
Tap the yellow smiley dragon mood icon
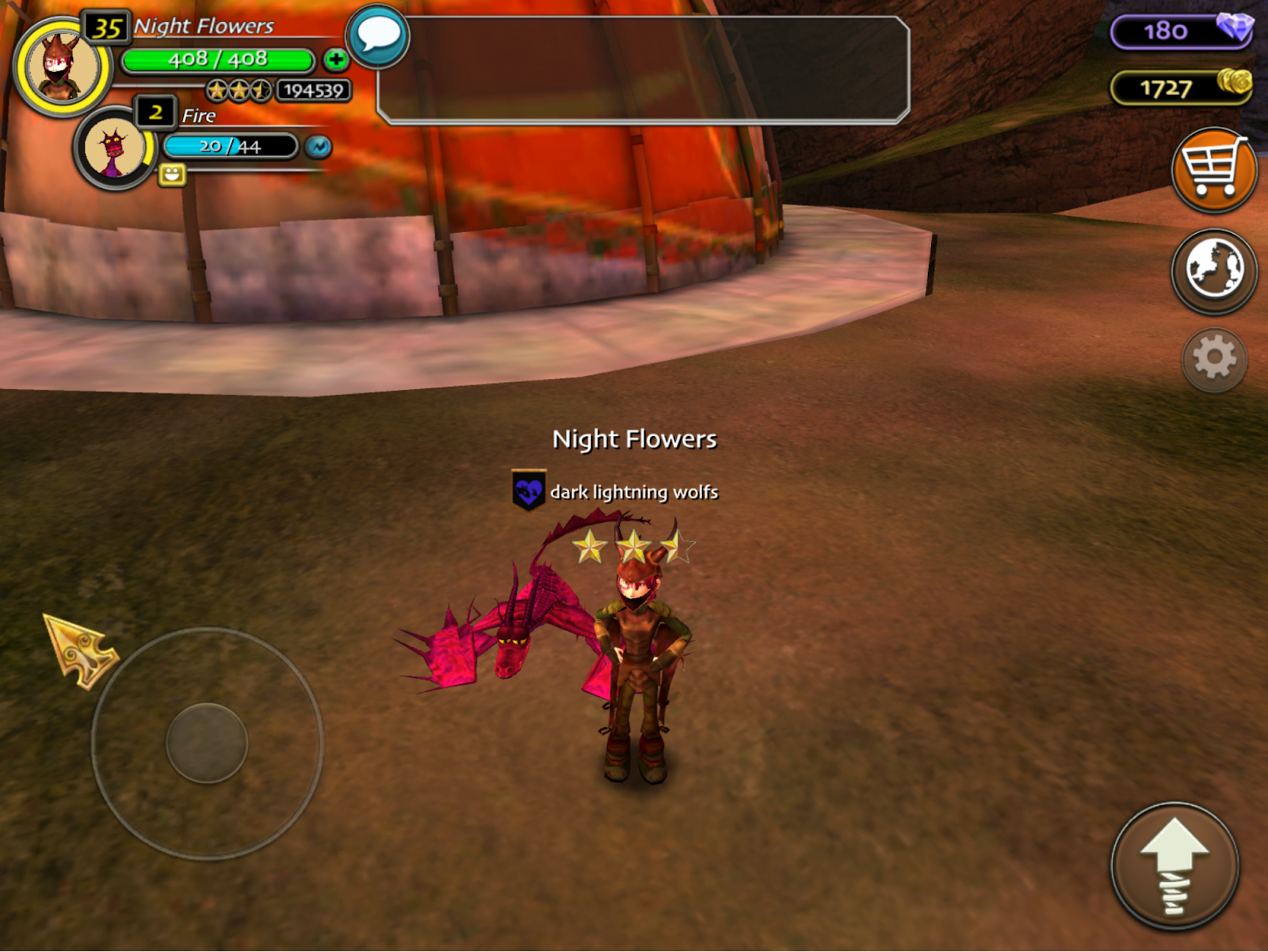pyautogui.click(x=172, y=174)
